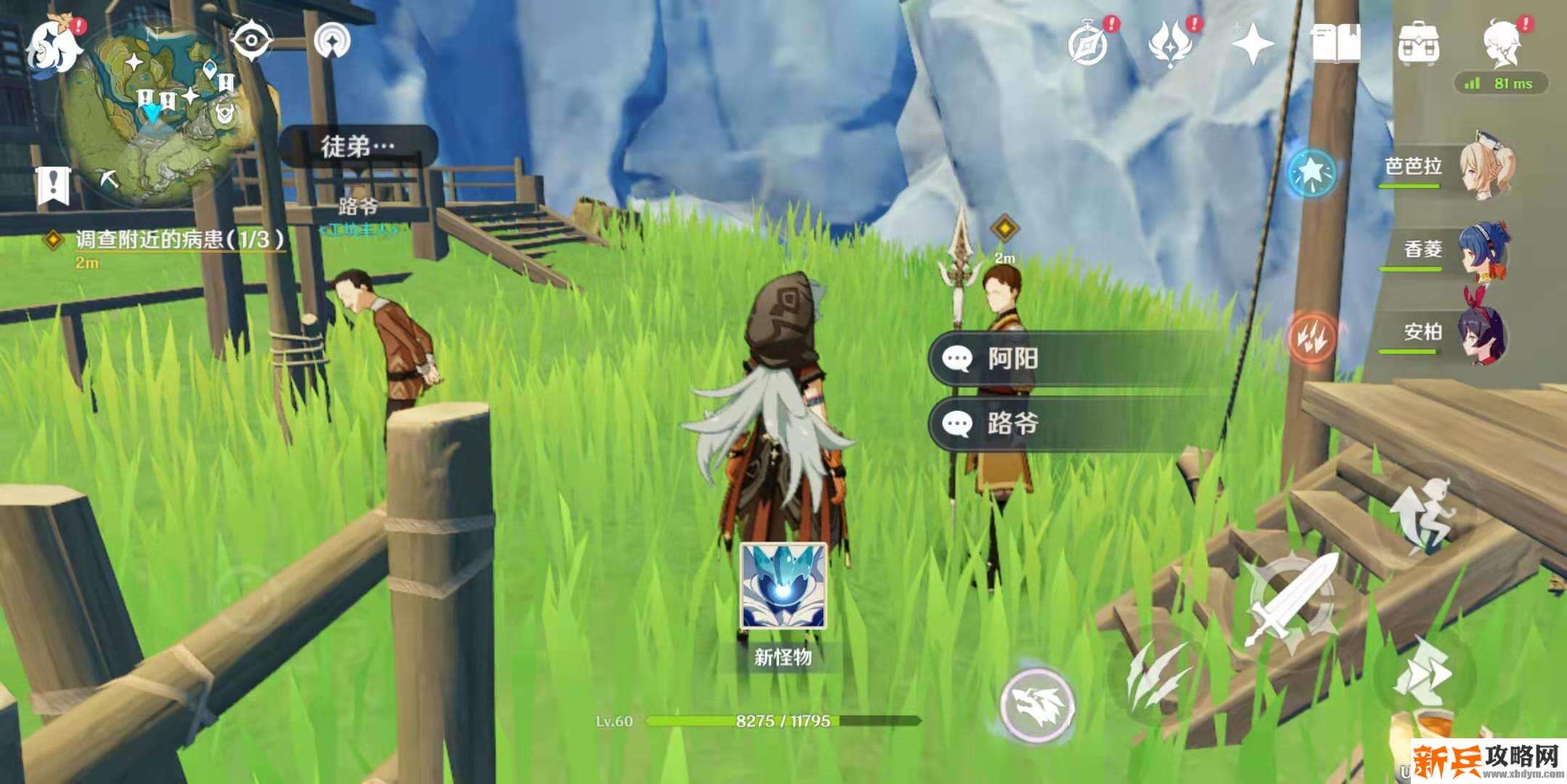The height and width of the screenshot is (784, 1567).
Task: Toggle elemental sight eye icon
Action: pos(251,40)
